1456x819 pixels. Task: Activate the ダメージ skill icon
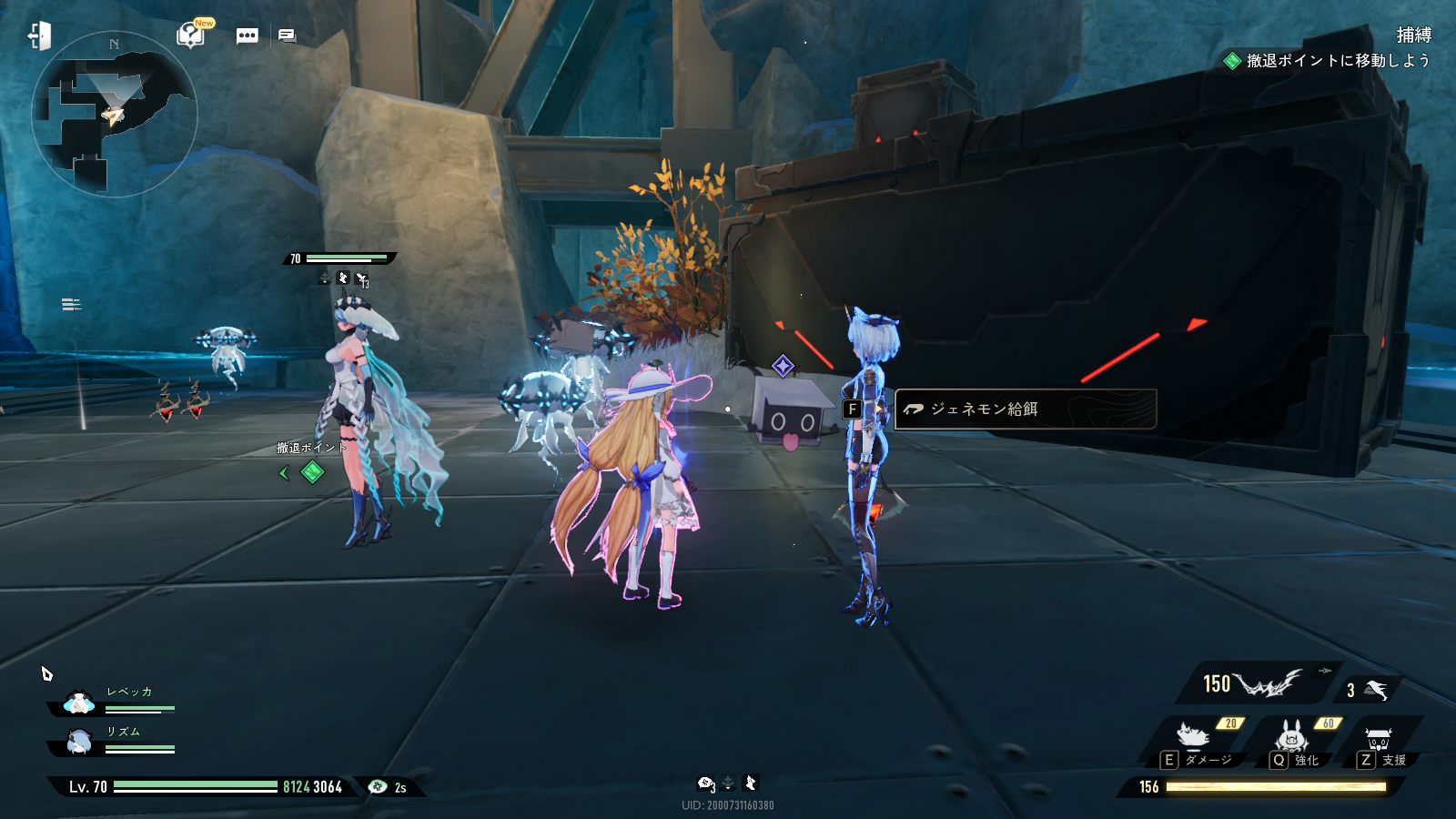click(x=1195, y=735)
